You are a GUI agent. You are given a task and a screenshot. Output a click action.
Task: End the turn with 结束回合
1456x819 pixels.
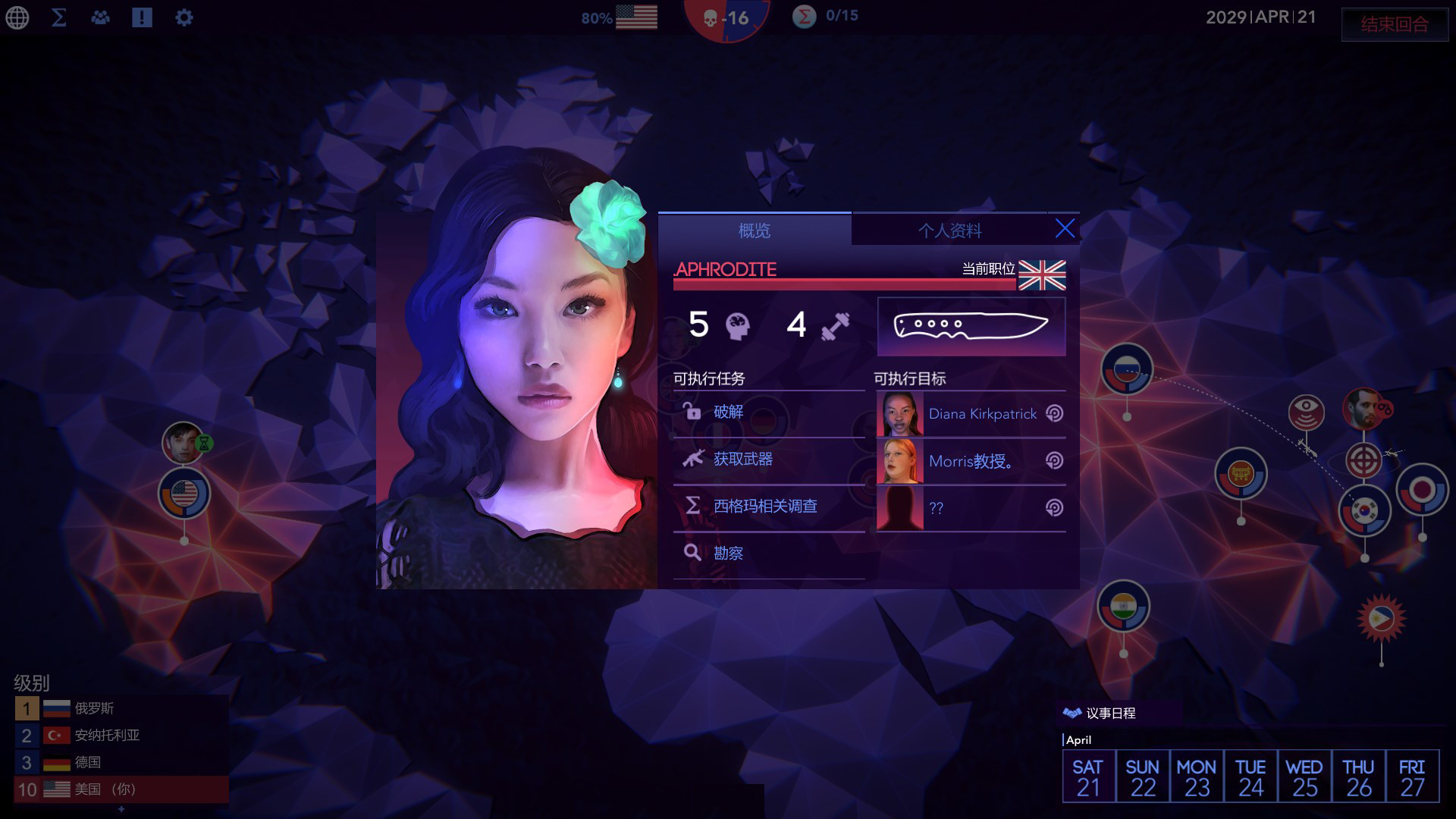coord(1394,24)
